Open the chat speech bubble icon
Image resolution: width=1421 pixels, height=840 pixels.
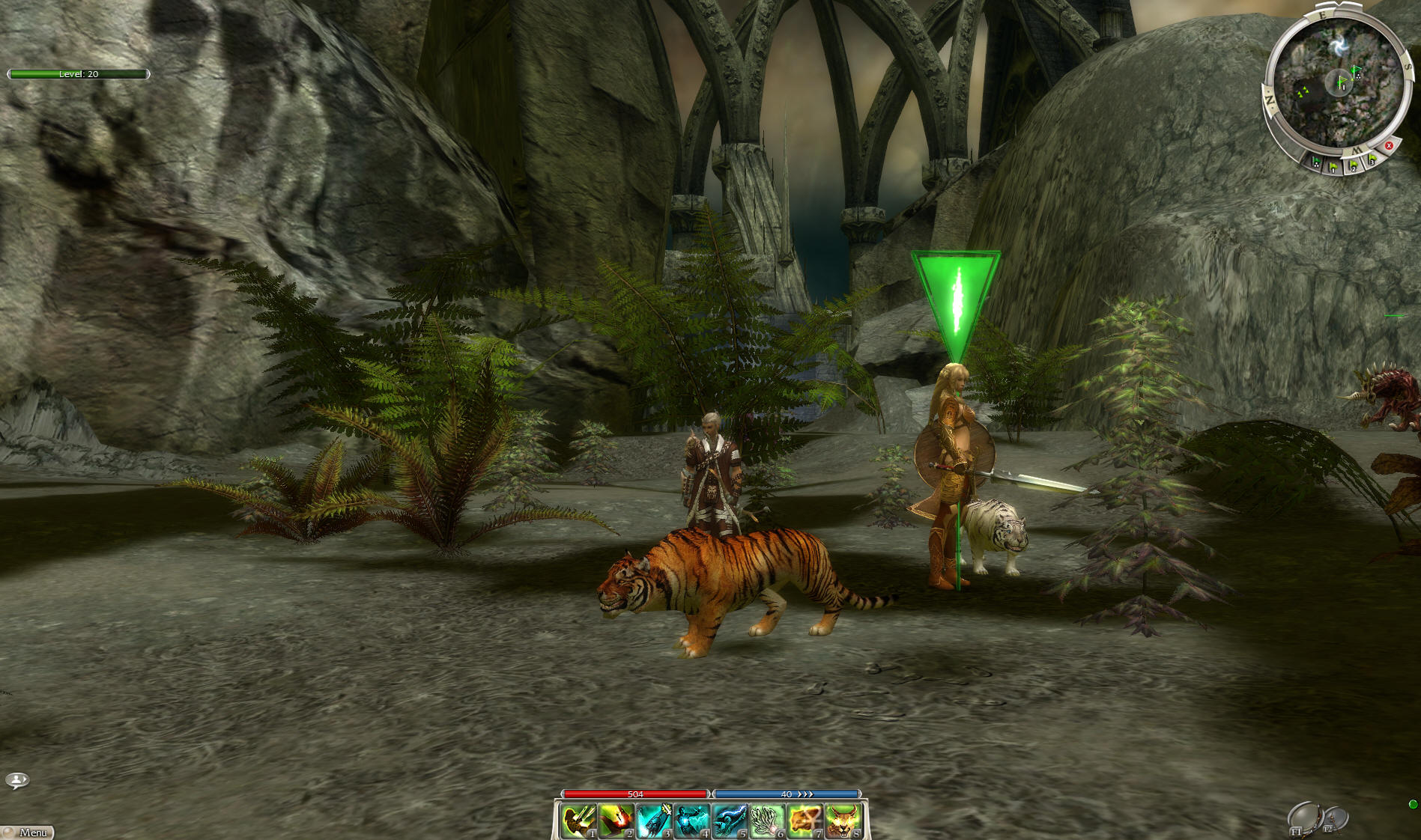point(16,781)
